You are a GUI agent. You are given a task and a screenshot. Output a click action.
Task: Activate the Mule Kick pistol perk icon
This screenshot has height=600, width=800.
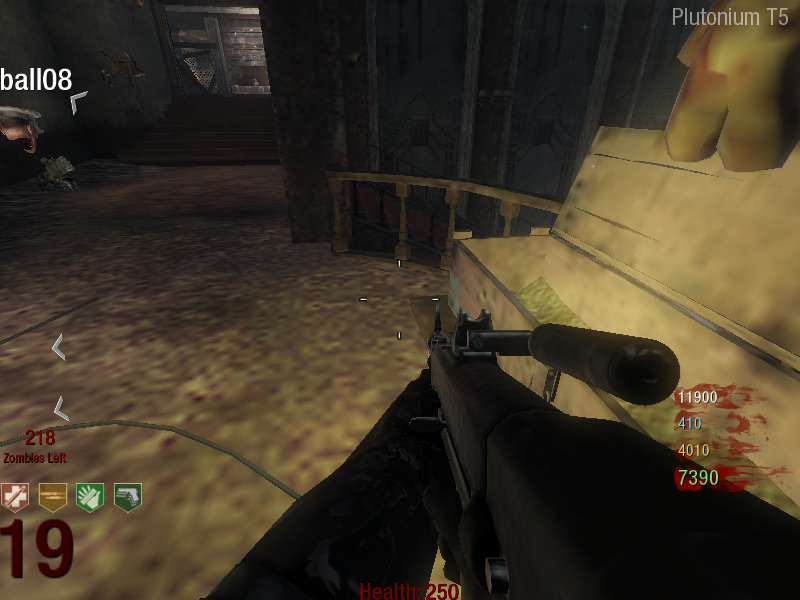click(x=127, y=497)
